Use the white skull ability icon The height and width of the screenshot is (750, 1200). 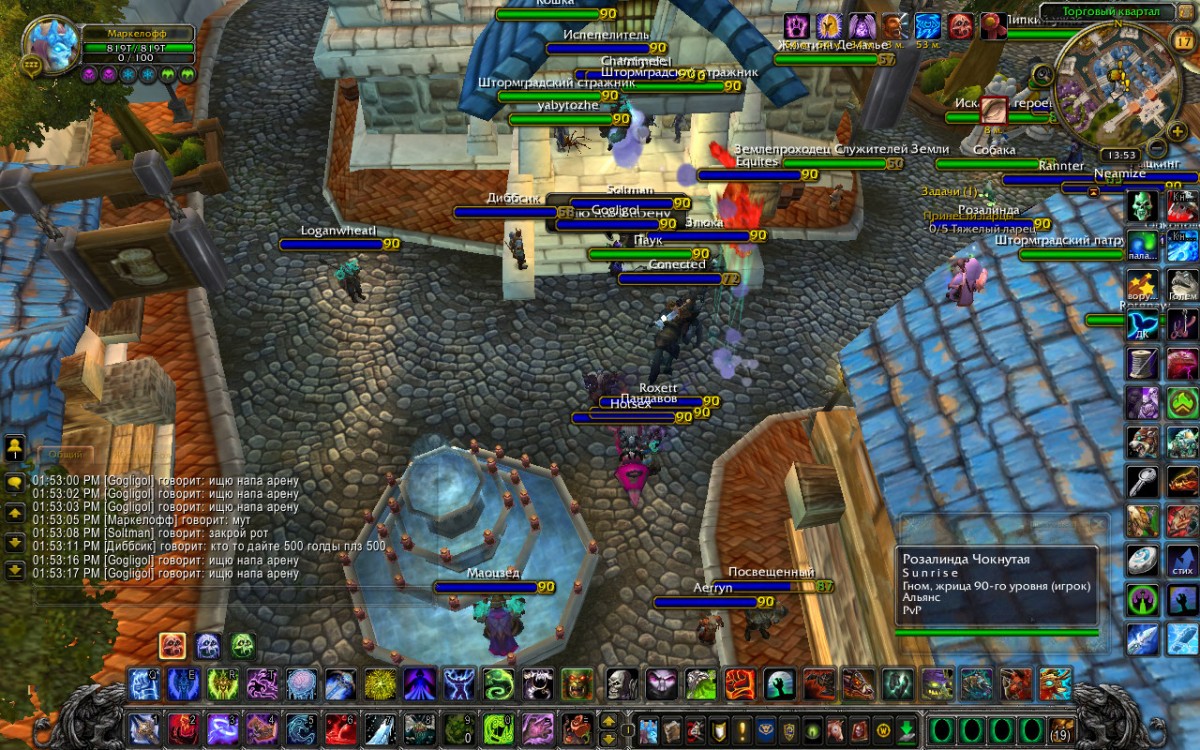[x=622, y=684]
